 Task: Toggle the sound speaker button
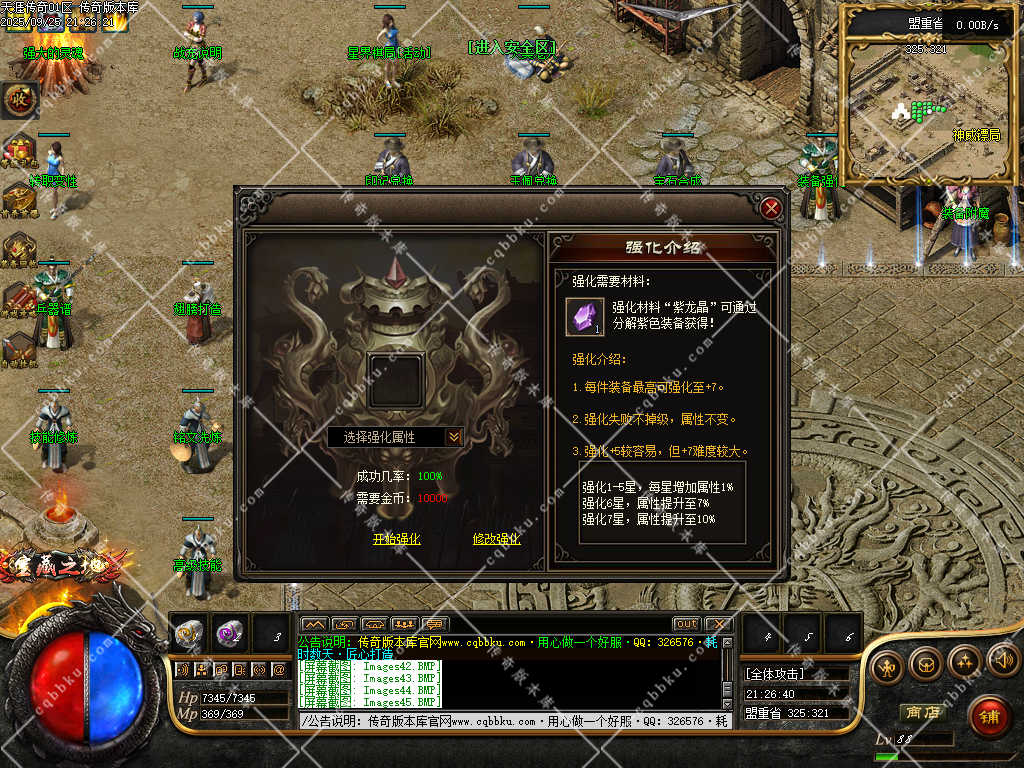[1003, 660]
